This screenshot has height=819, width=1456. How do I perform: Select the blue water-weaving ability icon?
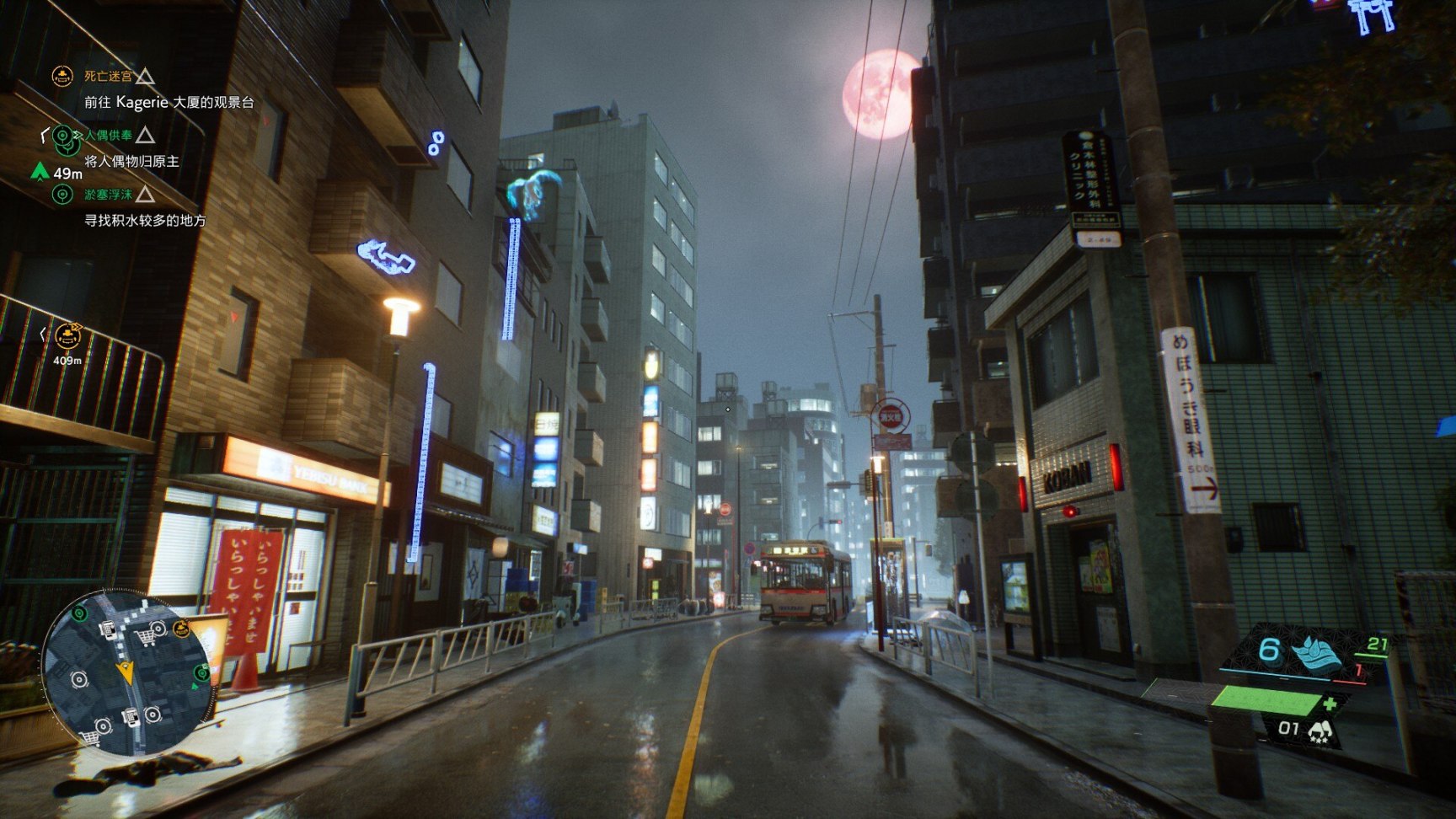(x=1317, y=654)
